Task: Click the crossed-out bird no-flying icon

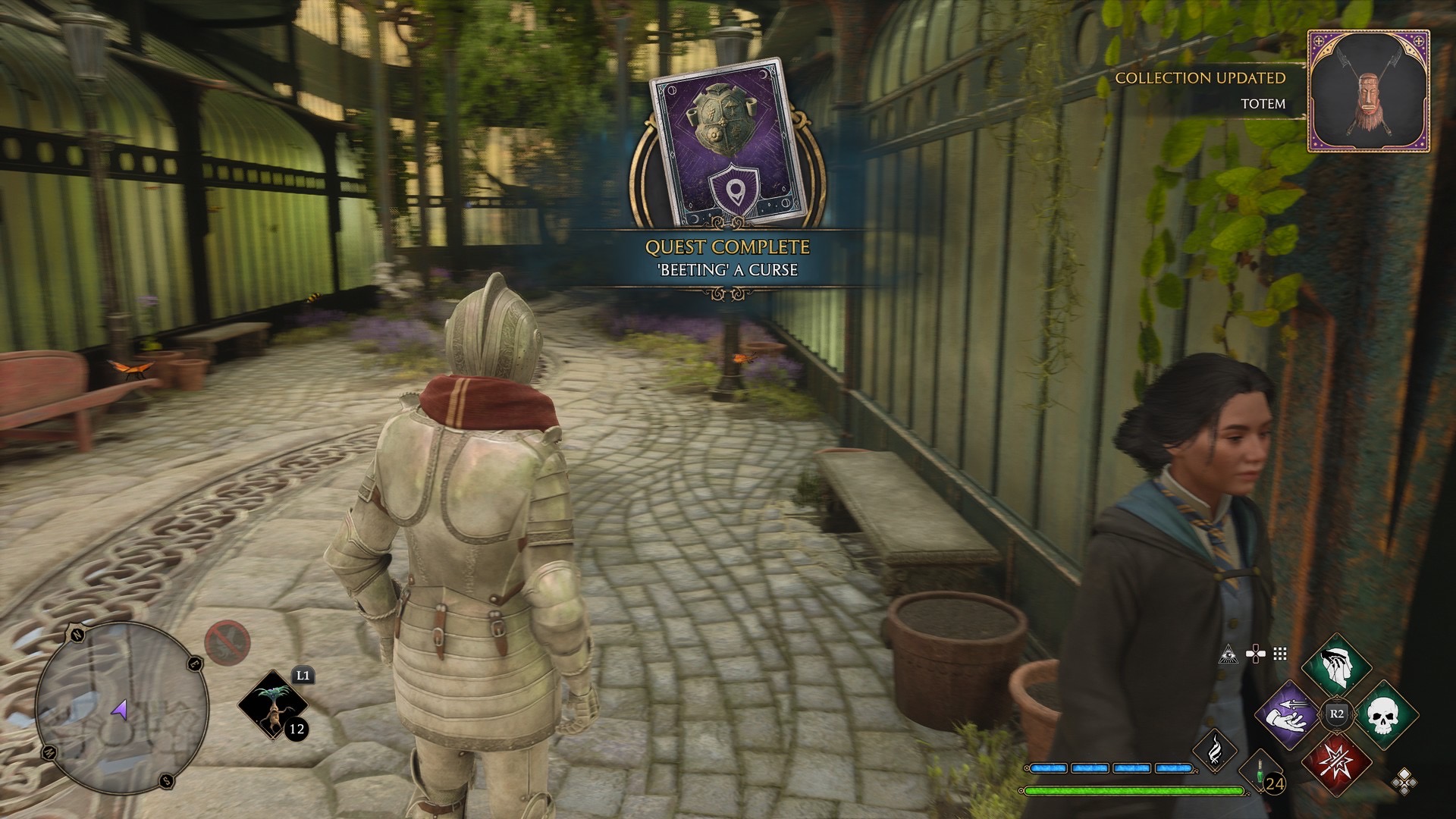Action: 227,643
